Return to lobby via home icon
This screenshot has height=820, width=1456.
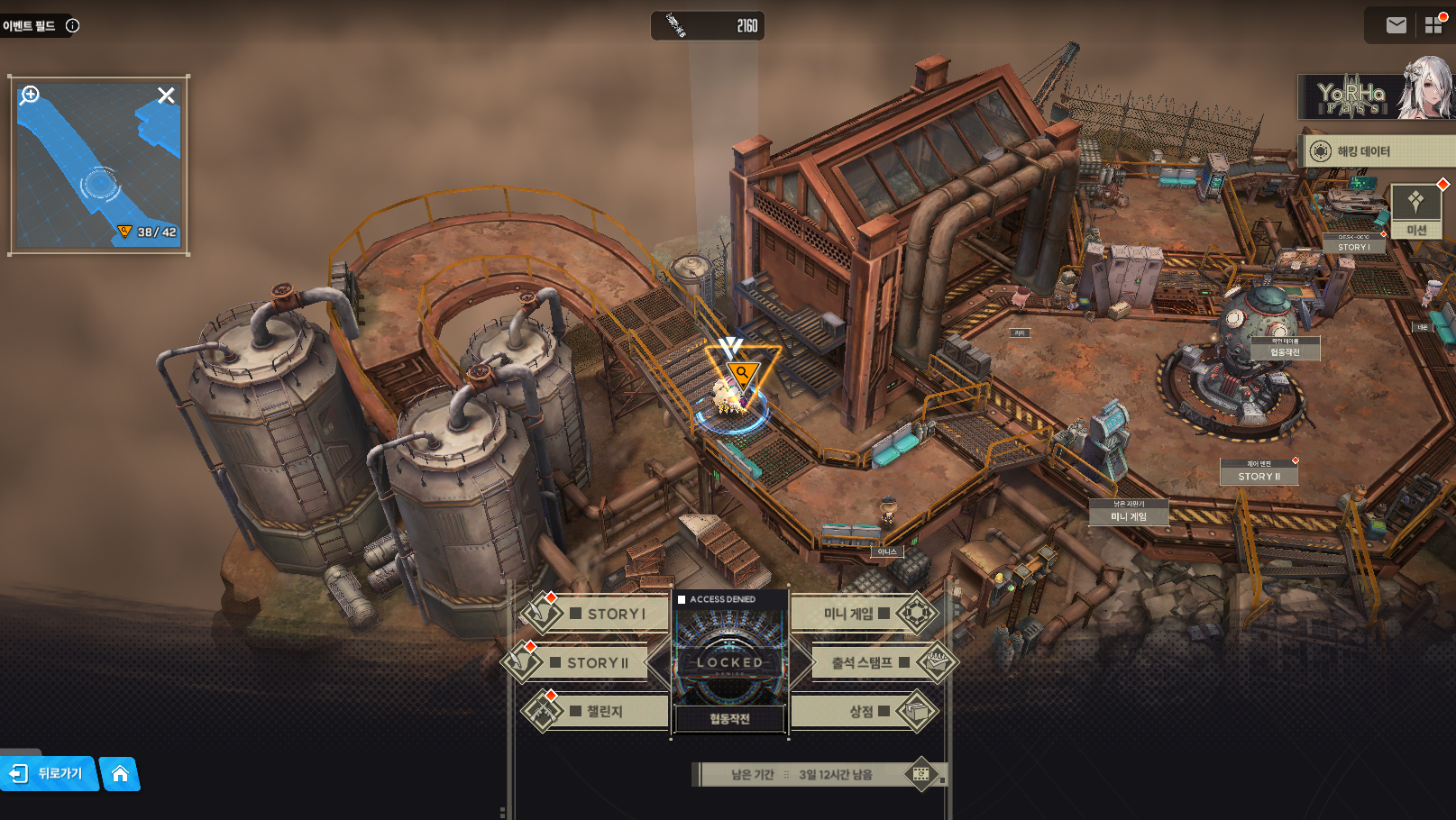tap(120, 773)
